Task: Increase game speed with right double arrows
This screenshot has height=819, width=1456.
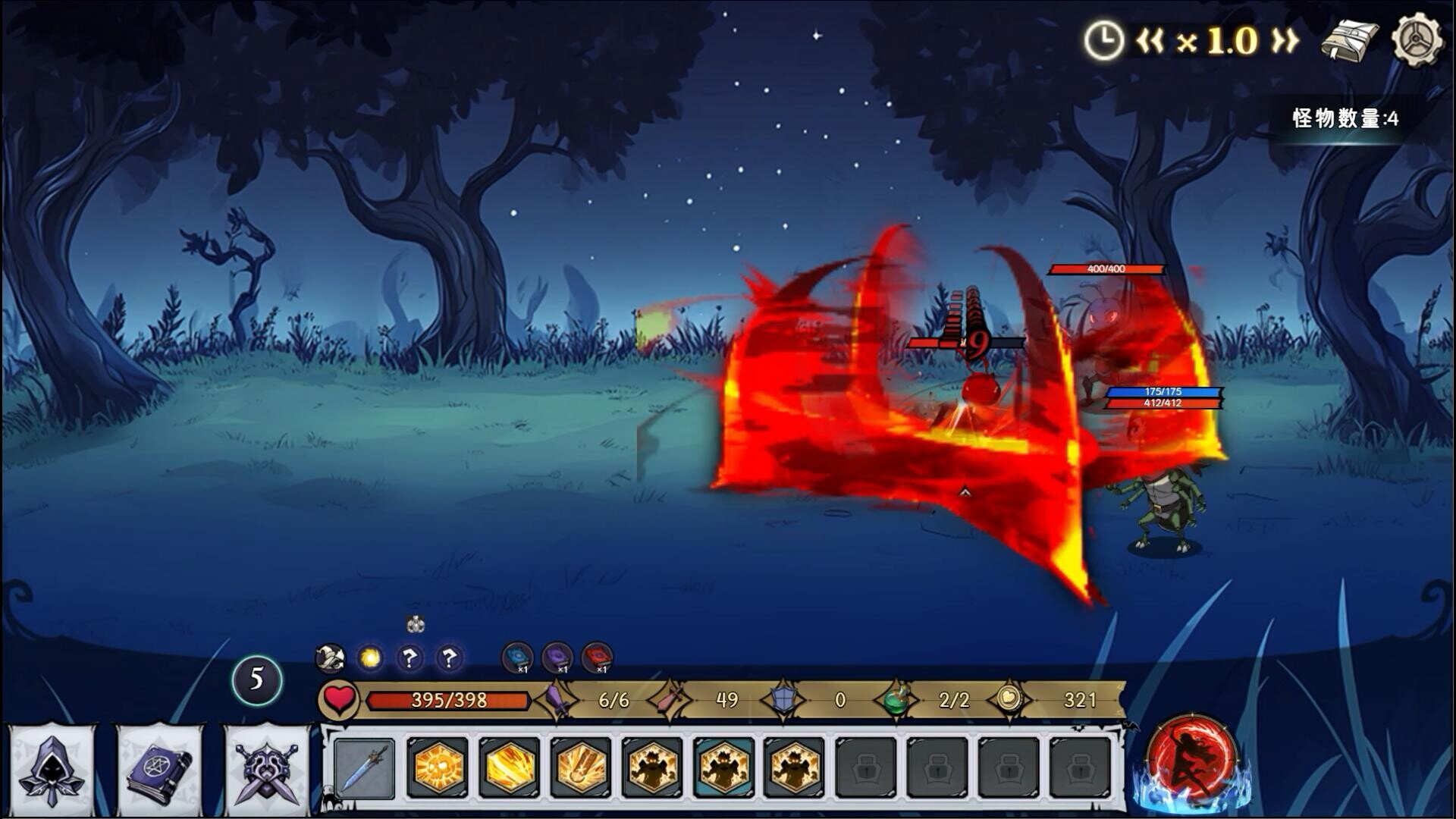Action: coord(1285,41)
